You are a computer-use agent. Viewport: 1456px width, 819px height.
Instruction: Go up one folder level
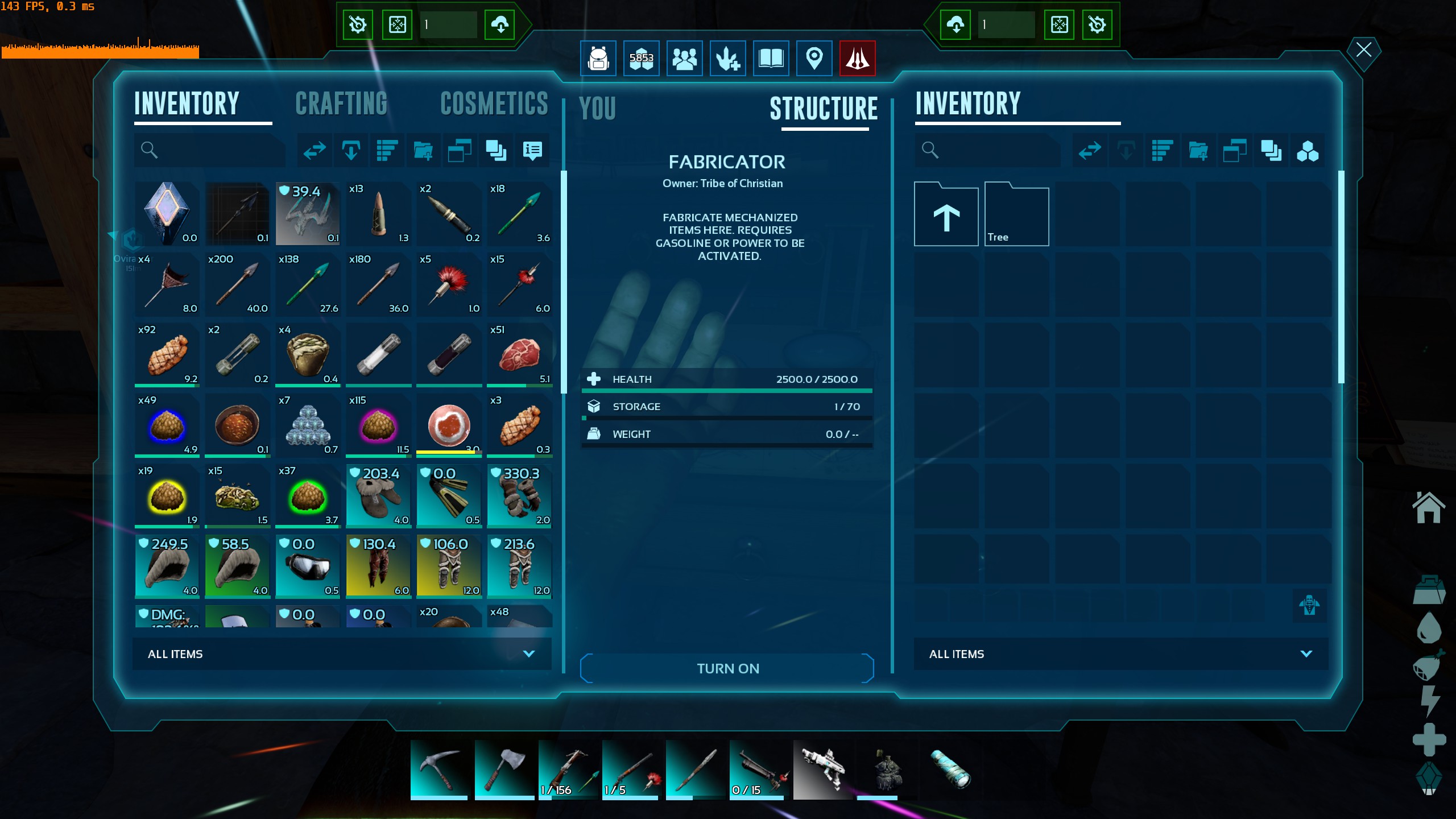tap(946, 215)
